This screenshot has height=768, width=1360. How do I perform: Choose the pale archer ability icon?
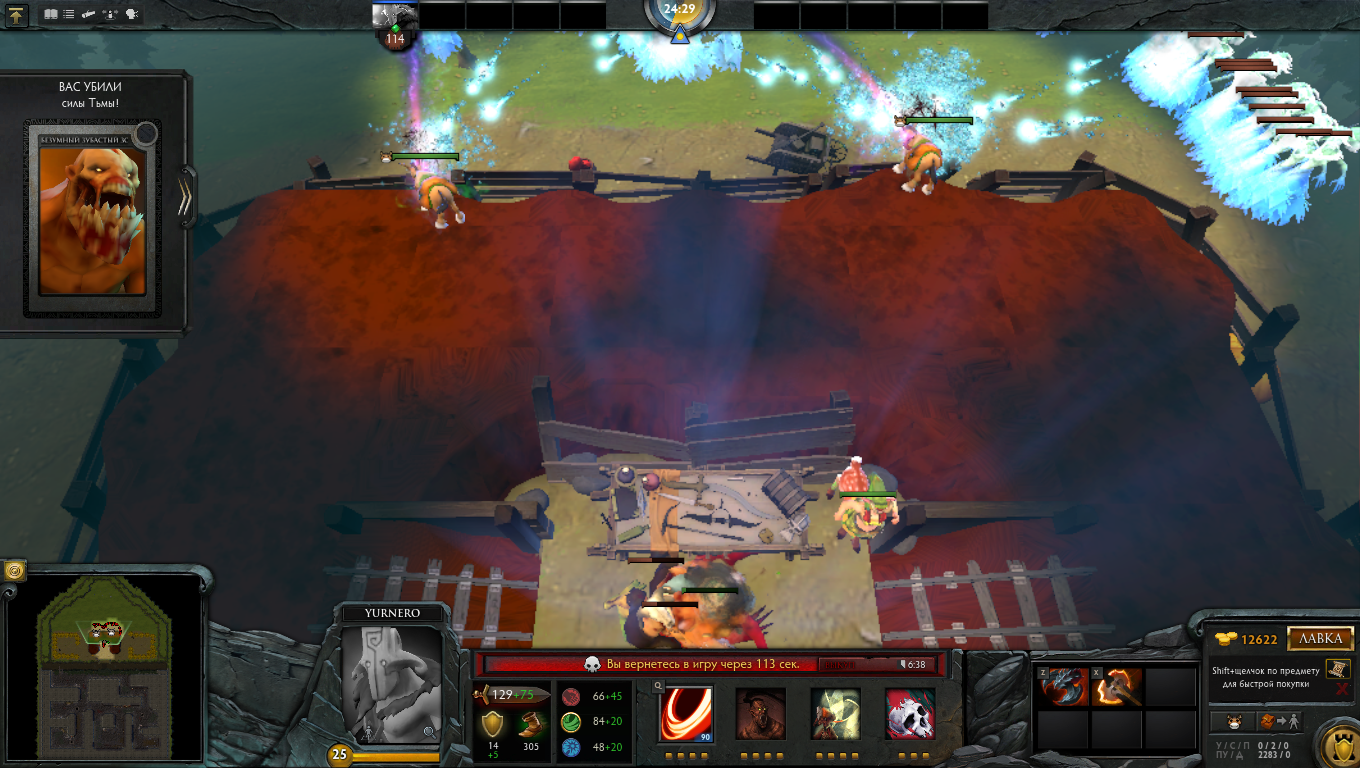pyautogui.click(x=835, y=714)
